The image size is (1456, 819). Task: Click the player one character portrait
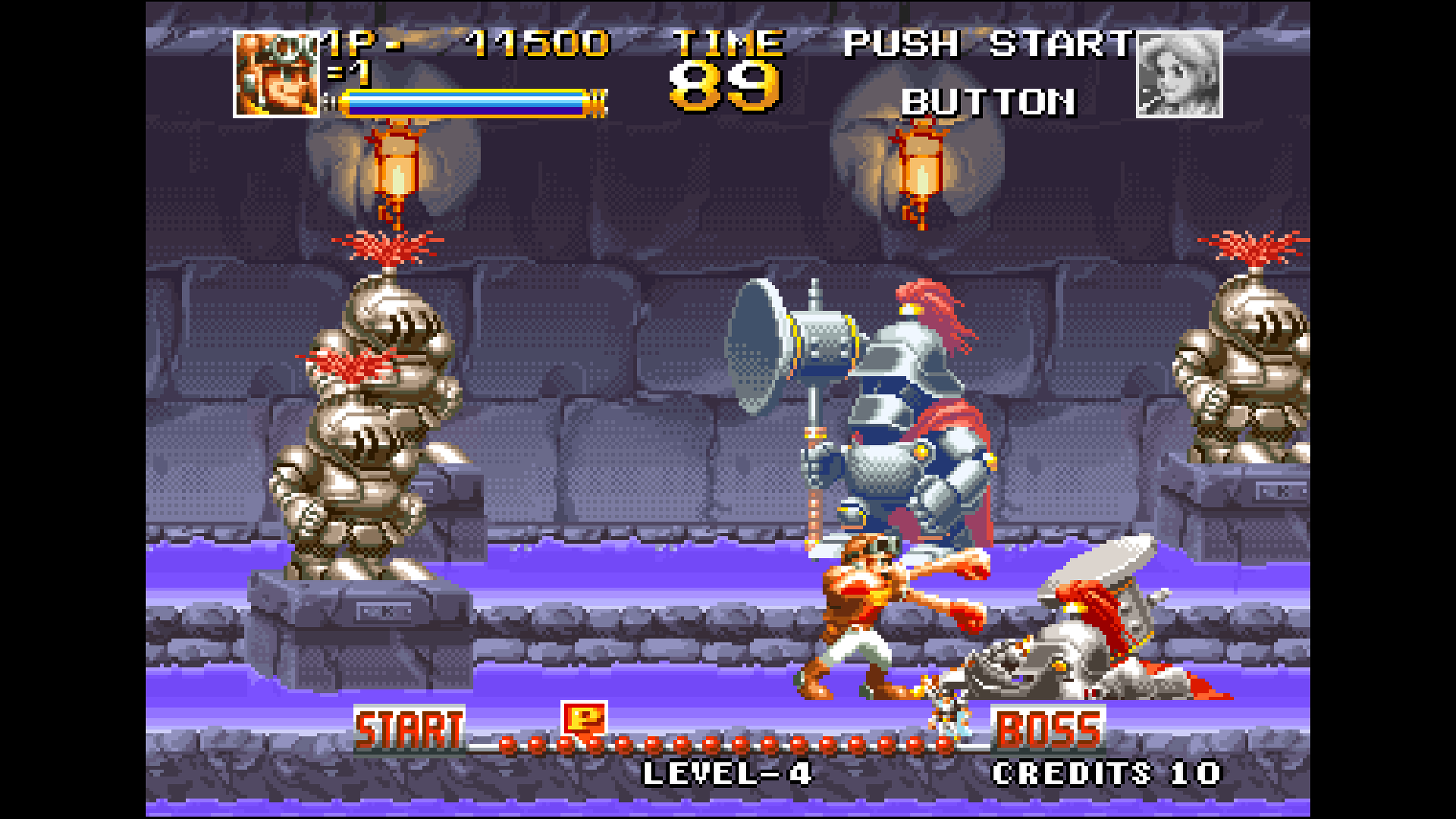(x=276, y=75)
